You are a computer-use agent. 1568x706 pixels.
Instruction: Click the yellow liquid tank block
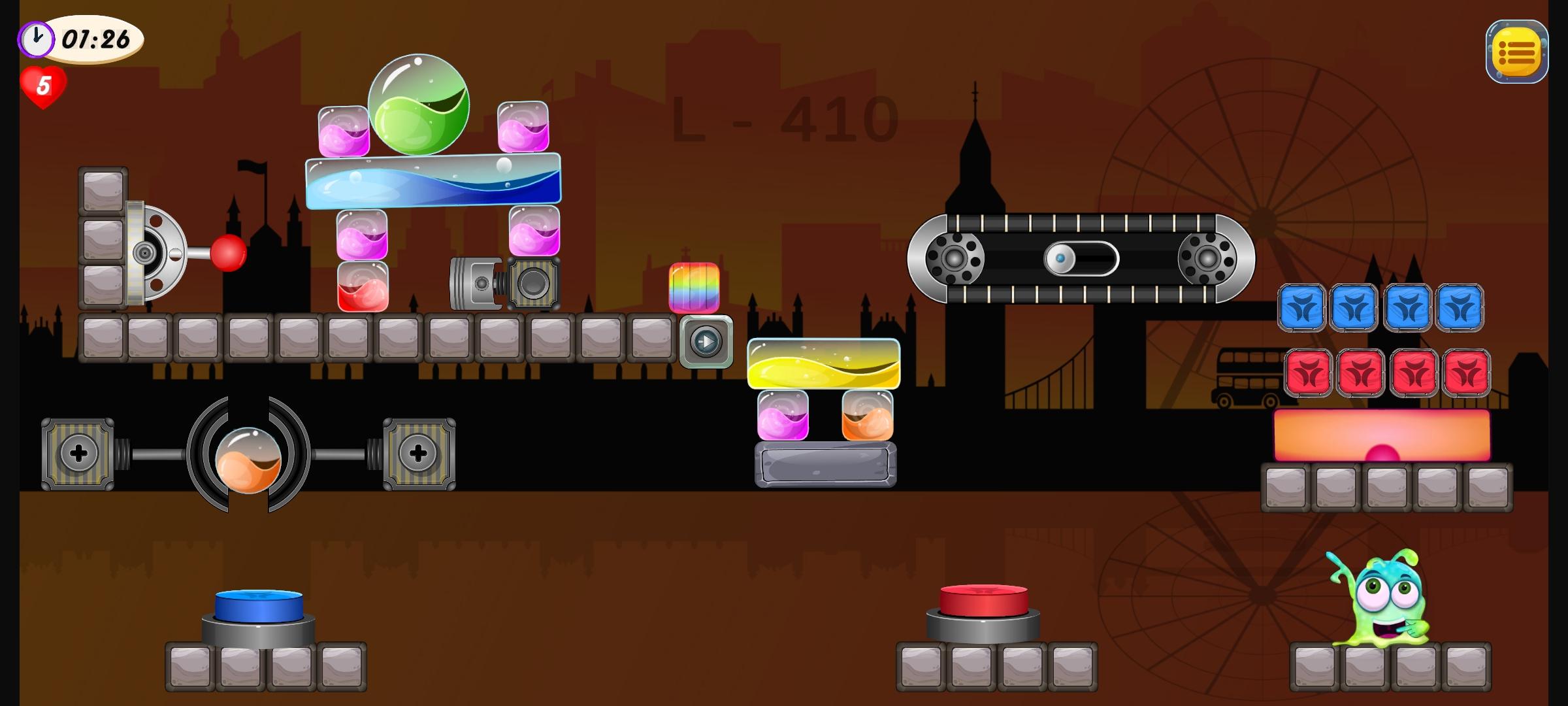click(x=825, y=363)
